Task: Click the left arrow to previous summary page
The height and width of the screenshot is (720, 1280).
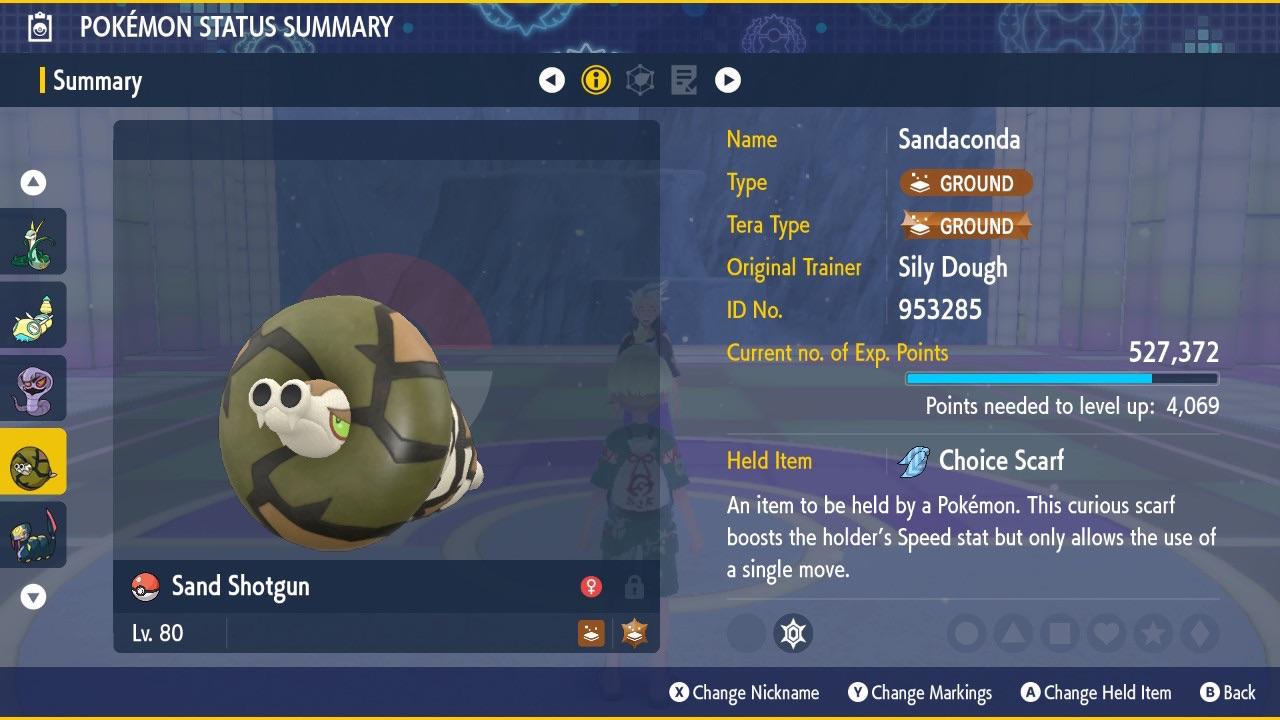Action: point(552,80)
